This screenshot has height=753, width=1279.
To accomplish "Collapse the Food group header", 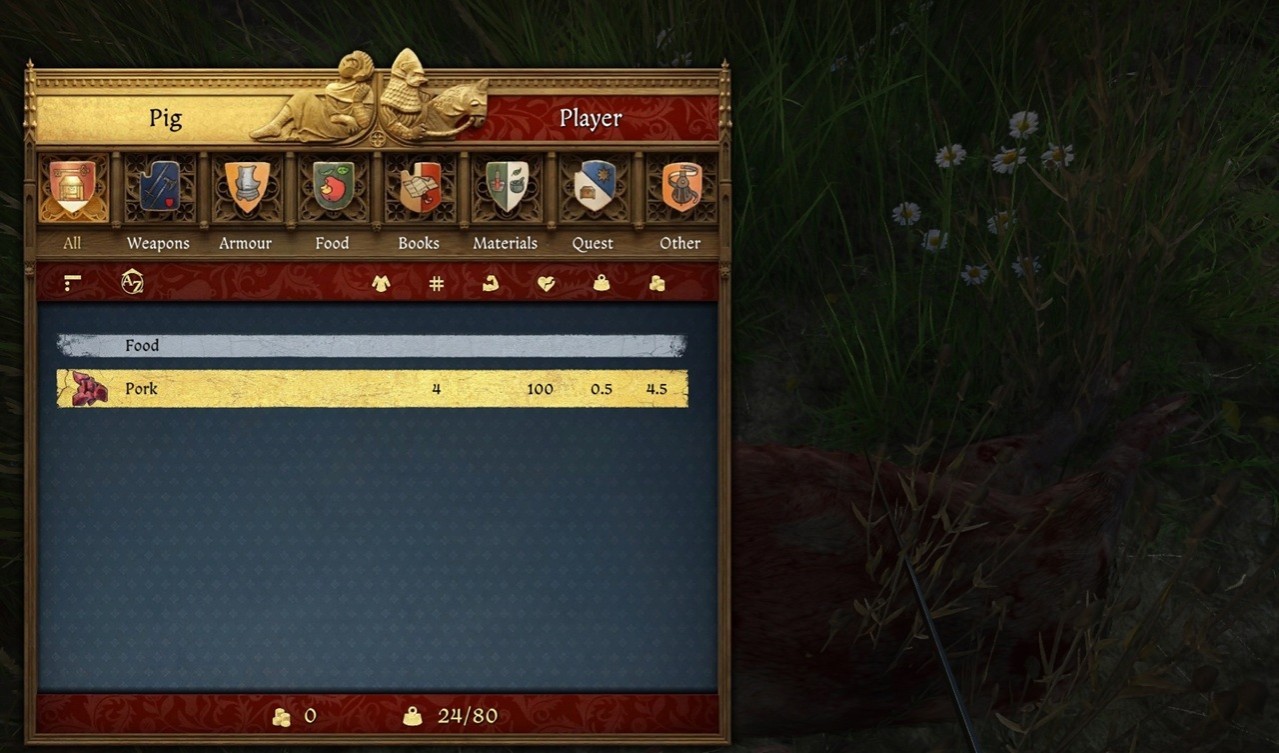I will pyautogui.click(x=372, y=346).
